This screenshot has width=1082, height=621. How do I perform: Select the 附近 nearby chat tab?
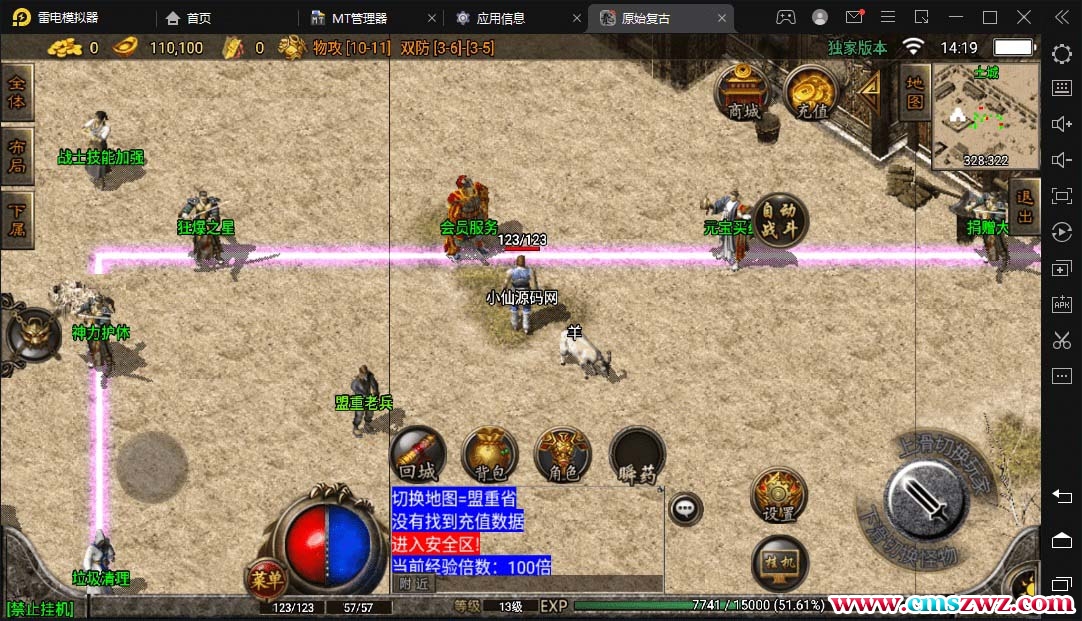pos(414,583)
